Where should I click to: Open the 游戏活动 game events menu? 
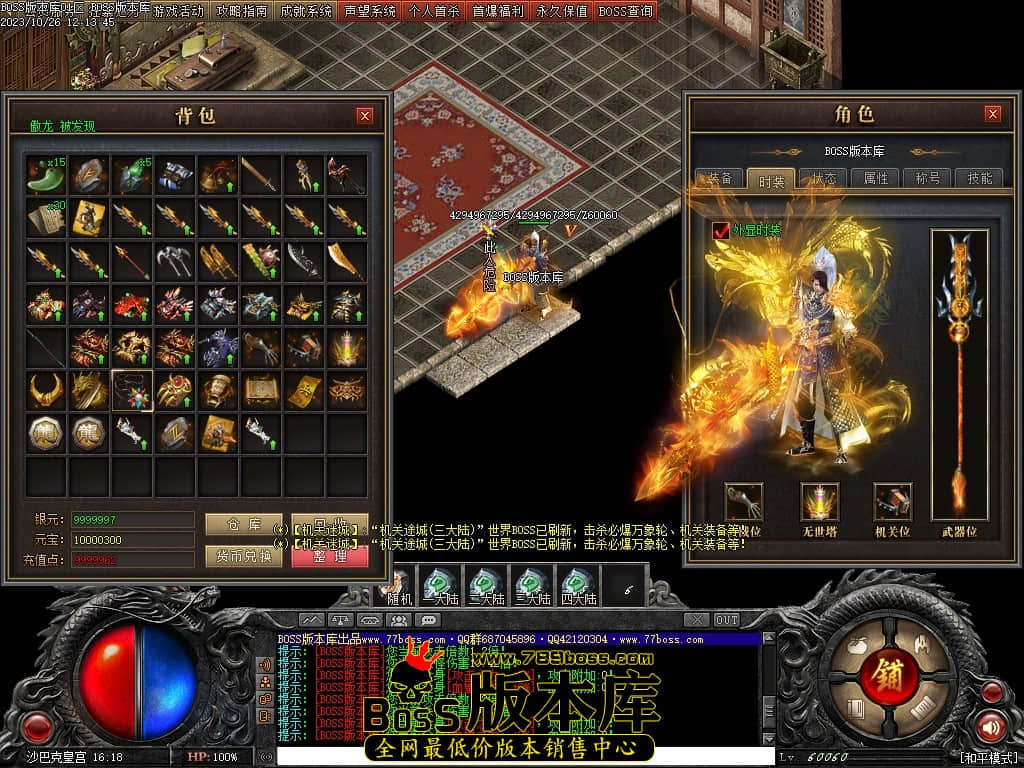(x=178, y=11)
